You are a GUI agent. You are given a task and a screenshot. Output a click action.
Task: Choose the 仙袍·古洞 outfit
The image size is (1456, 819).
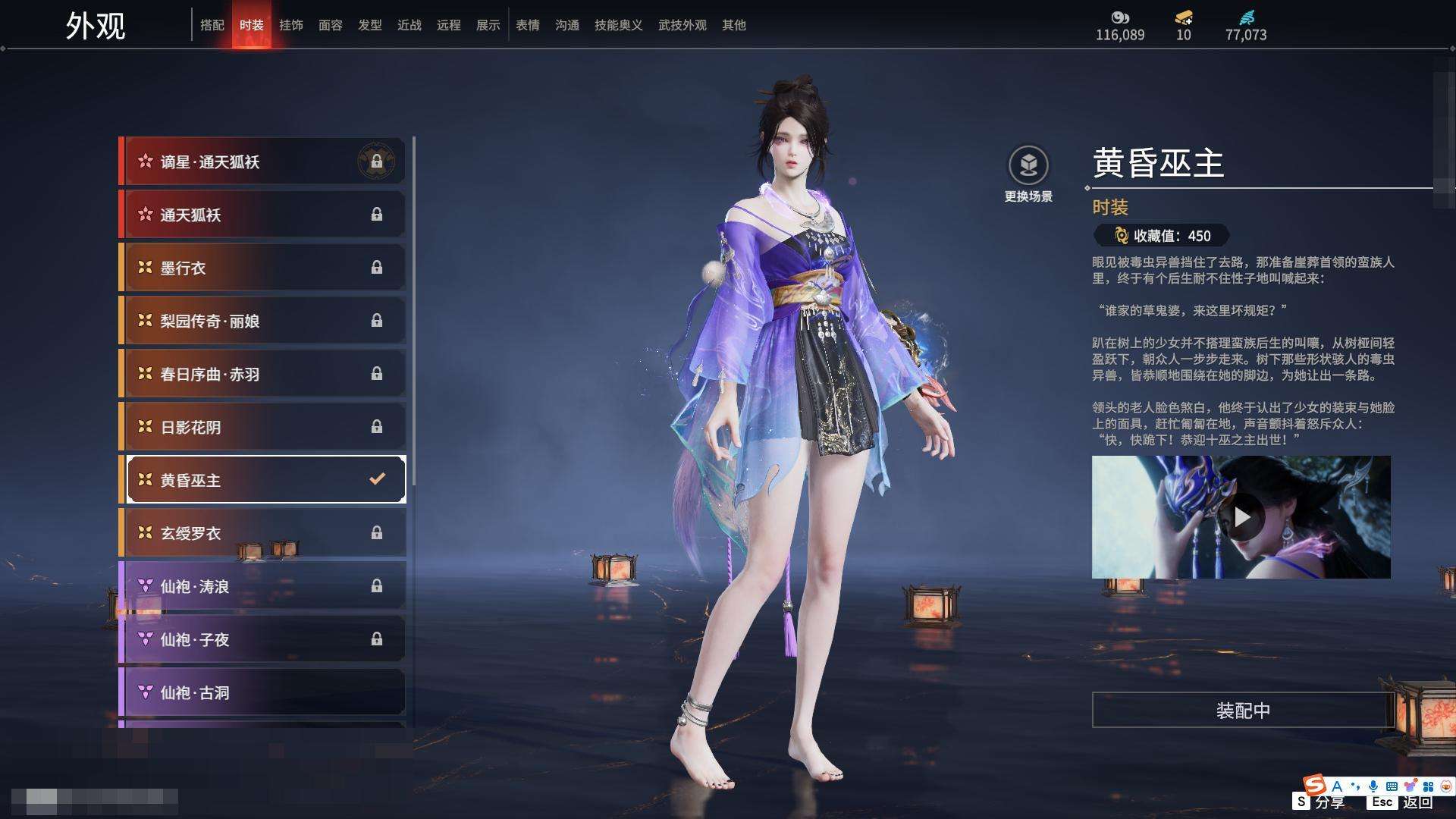tap(262, 692)
